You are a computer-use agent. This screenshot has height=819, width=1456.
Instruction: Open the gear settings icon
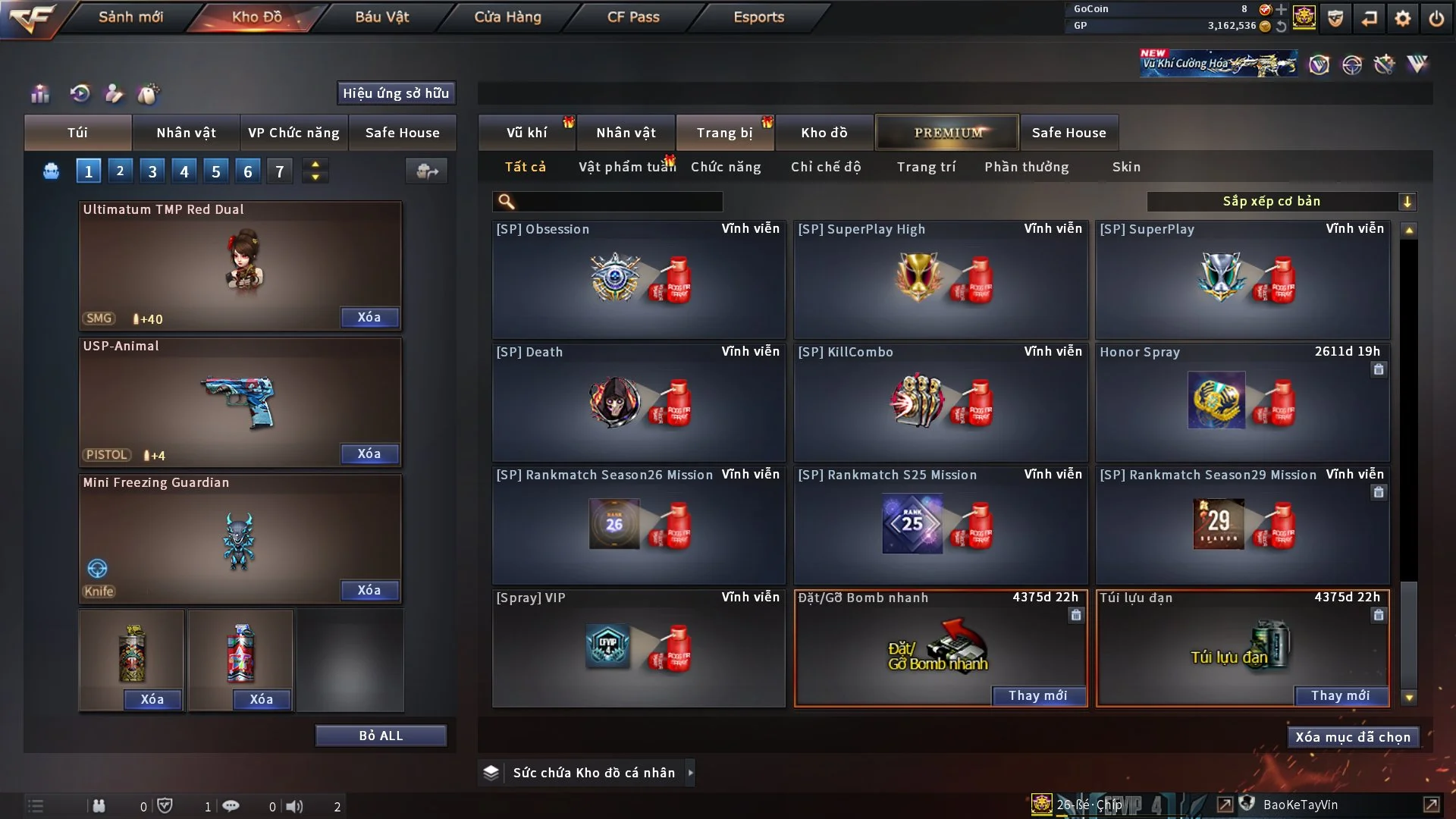tap(1402, 18)
